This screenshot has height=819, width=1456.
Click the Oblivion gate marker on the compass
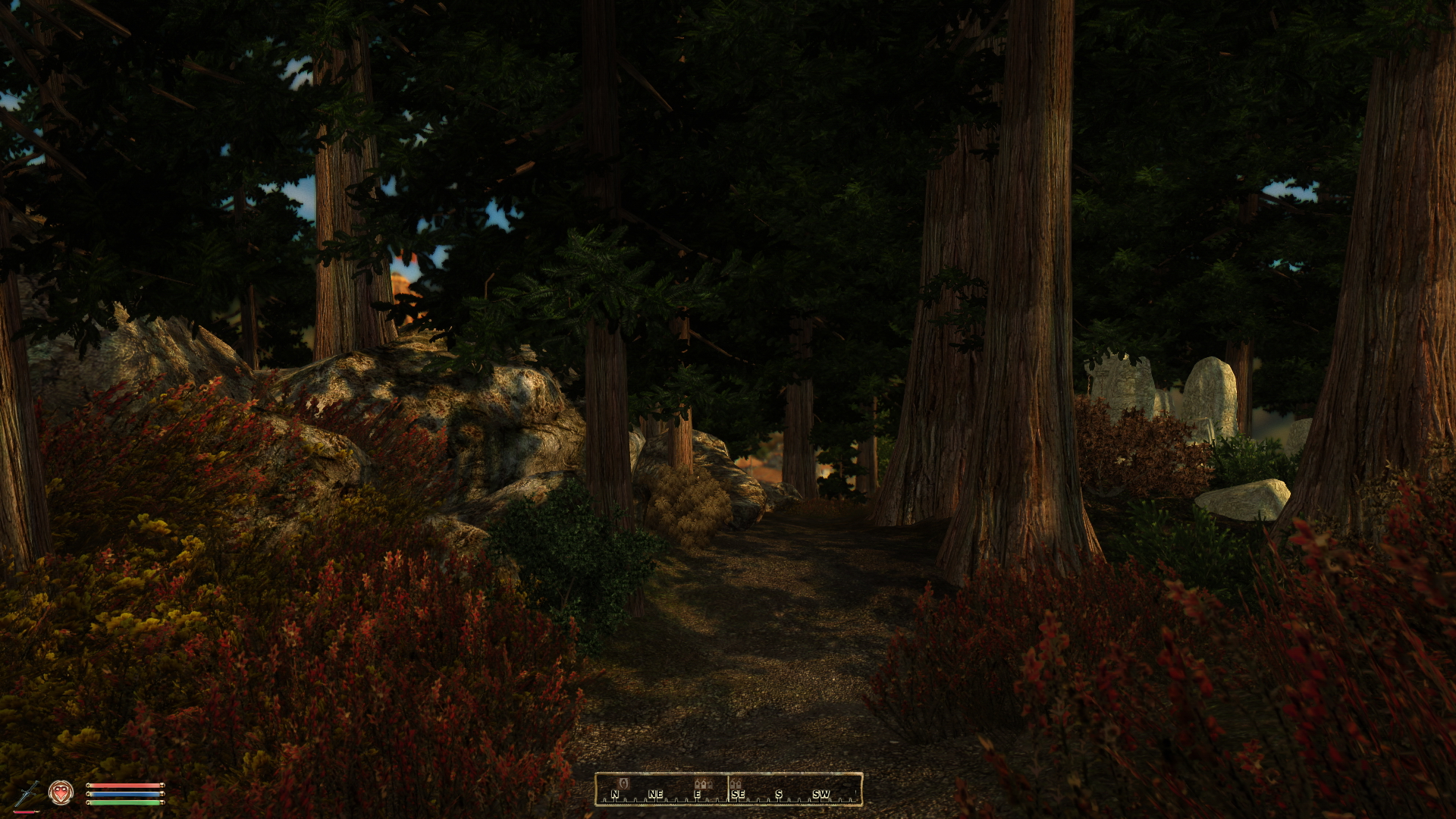625,783
